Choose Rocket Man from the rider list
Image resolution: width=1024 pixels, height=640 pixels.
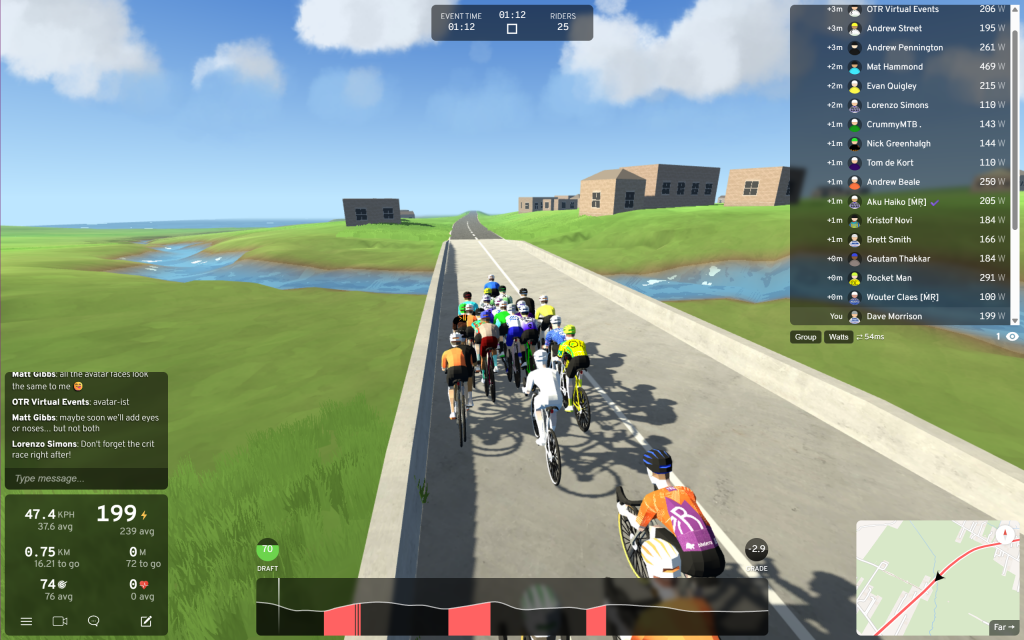889,278
